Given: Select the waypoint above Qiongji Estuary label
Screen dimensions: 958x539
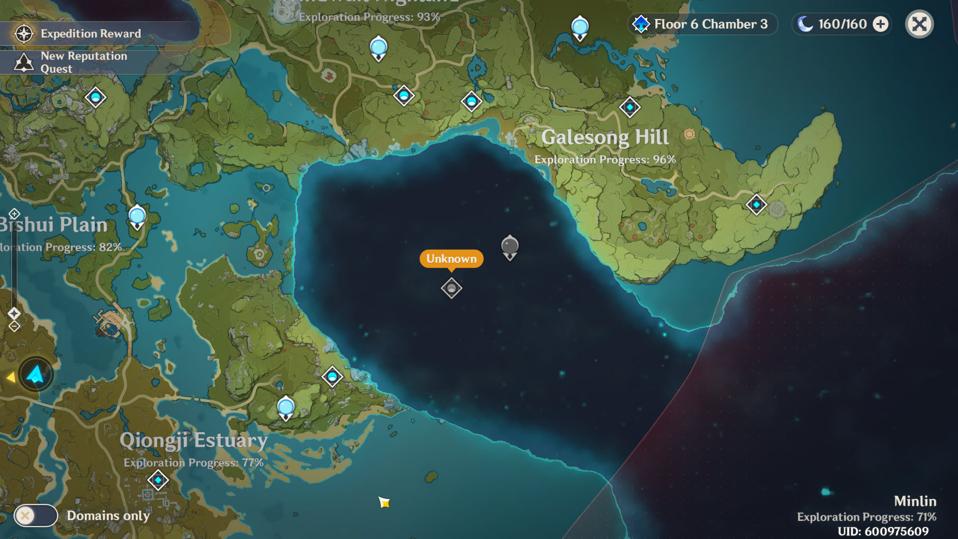Looking at the screenshot, I should point(285,407).
